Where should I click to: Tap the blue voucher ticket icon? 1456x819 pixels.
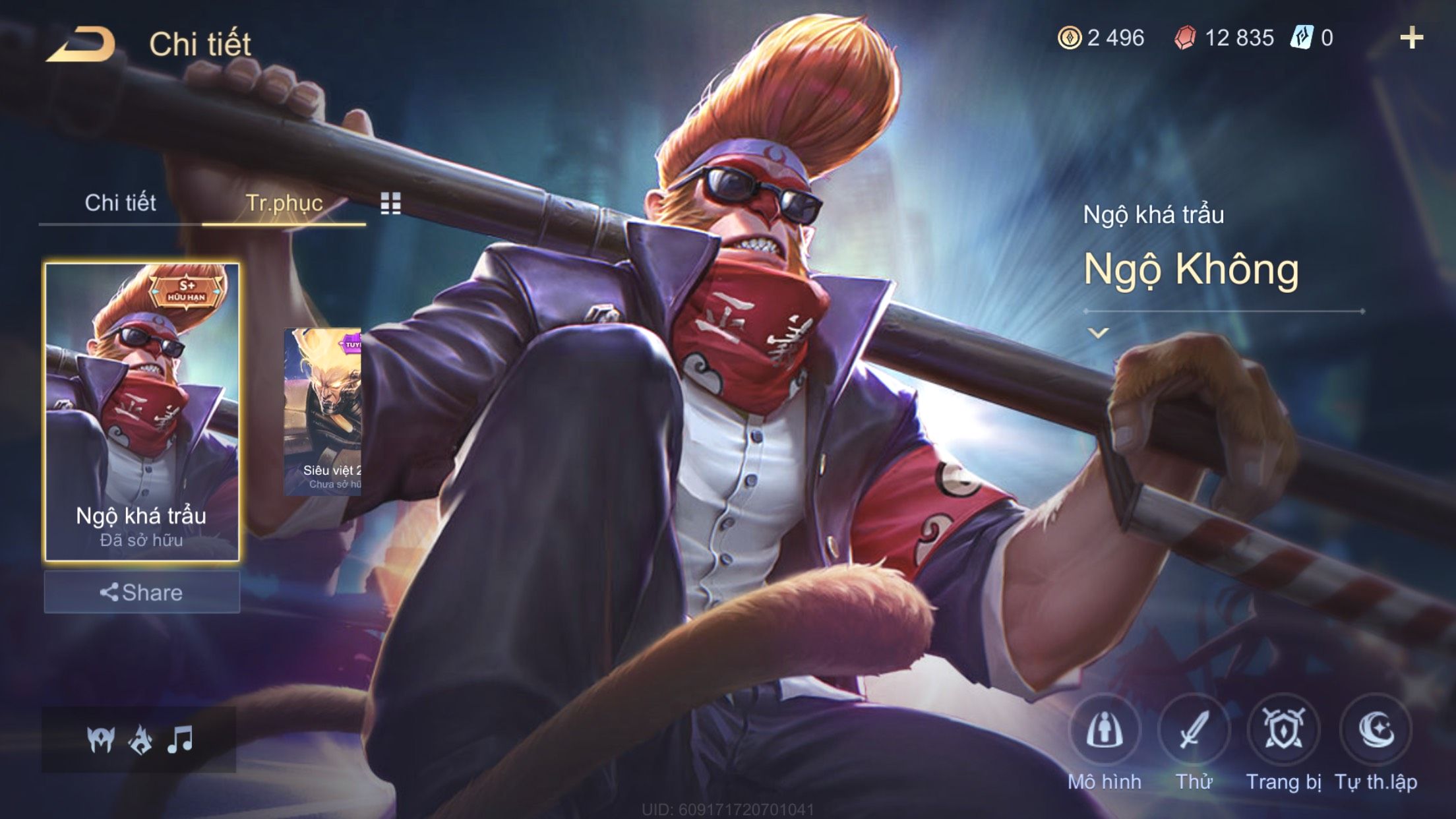click(x=1302, y=38)
